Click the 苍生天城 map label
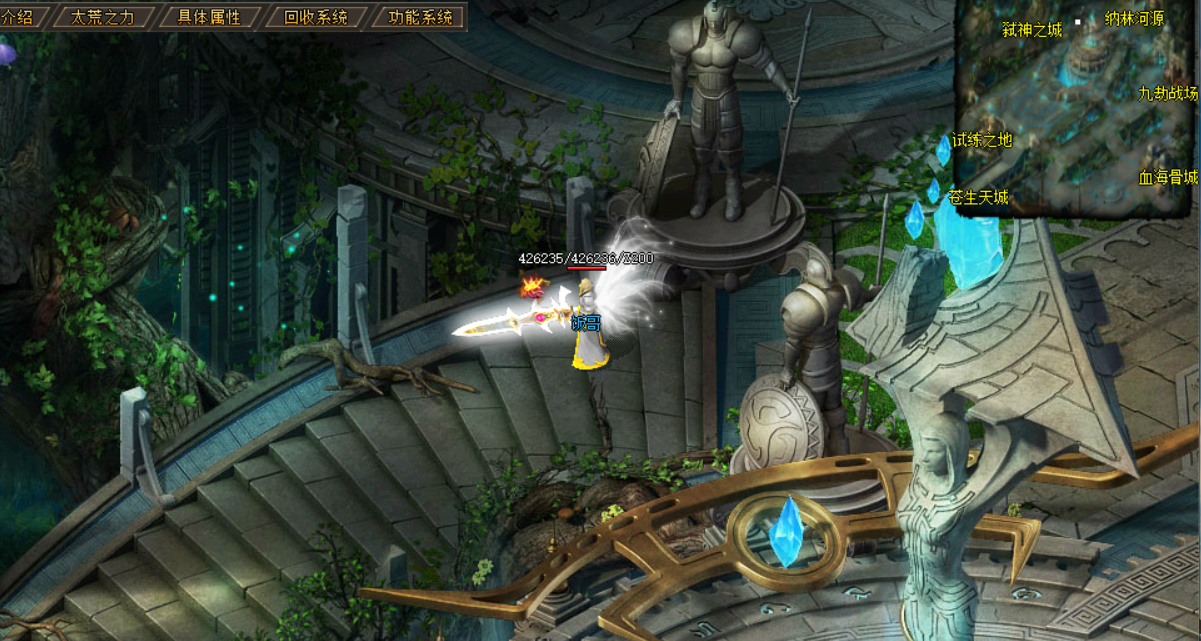The width and height of the screenshot is (1201, 641). coord(978,198)
